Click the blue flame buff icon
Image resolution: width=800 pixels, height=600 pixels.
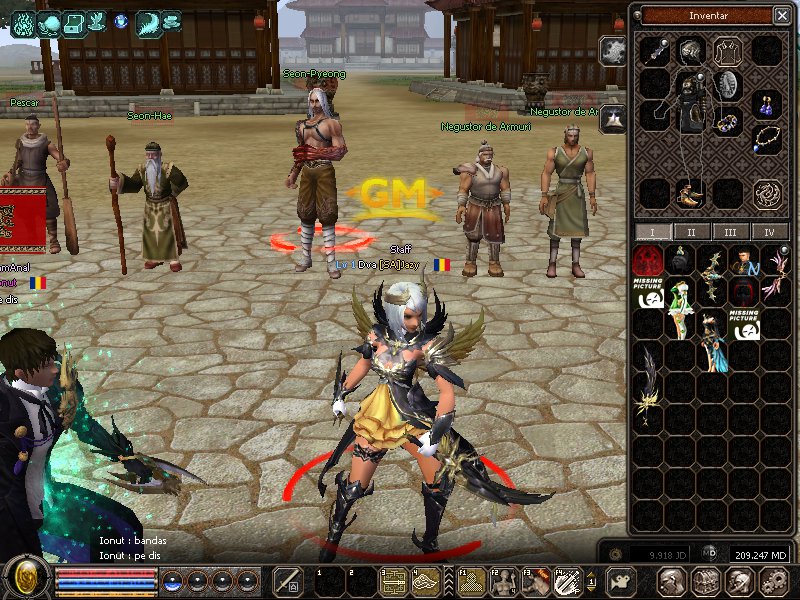pos(22,22)
